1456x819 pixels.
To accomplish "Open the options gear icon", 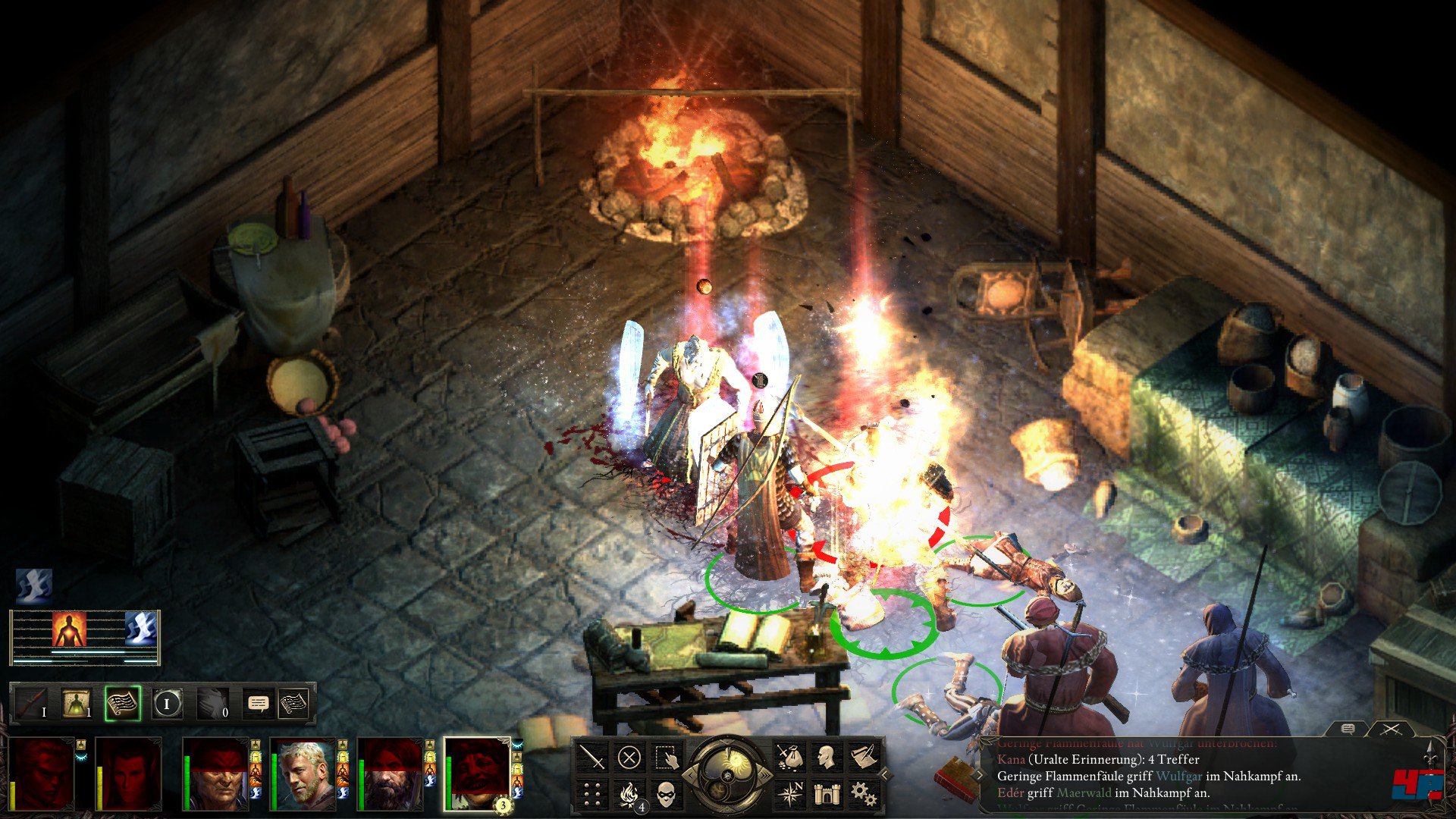I will tap(863, 794).
